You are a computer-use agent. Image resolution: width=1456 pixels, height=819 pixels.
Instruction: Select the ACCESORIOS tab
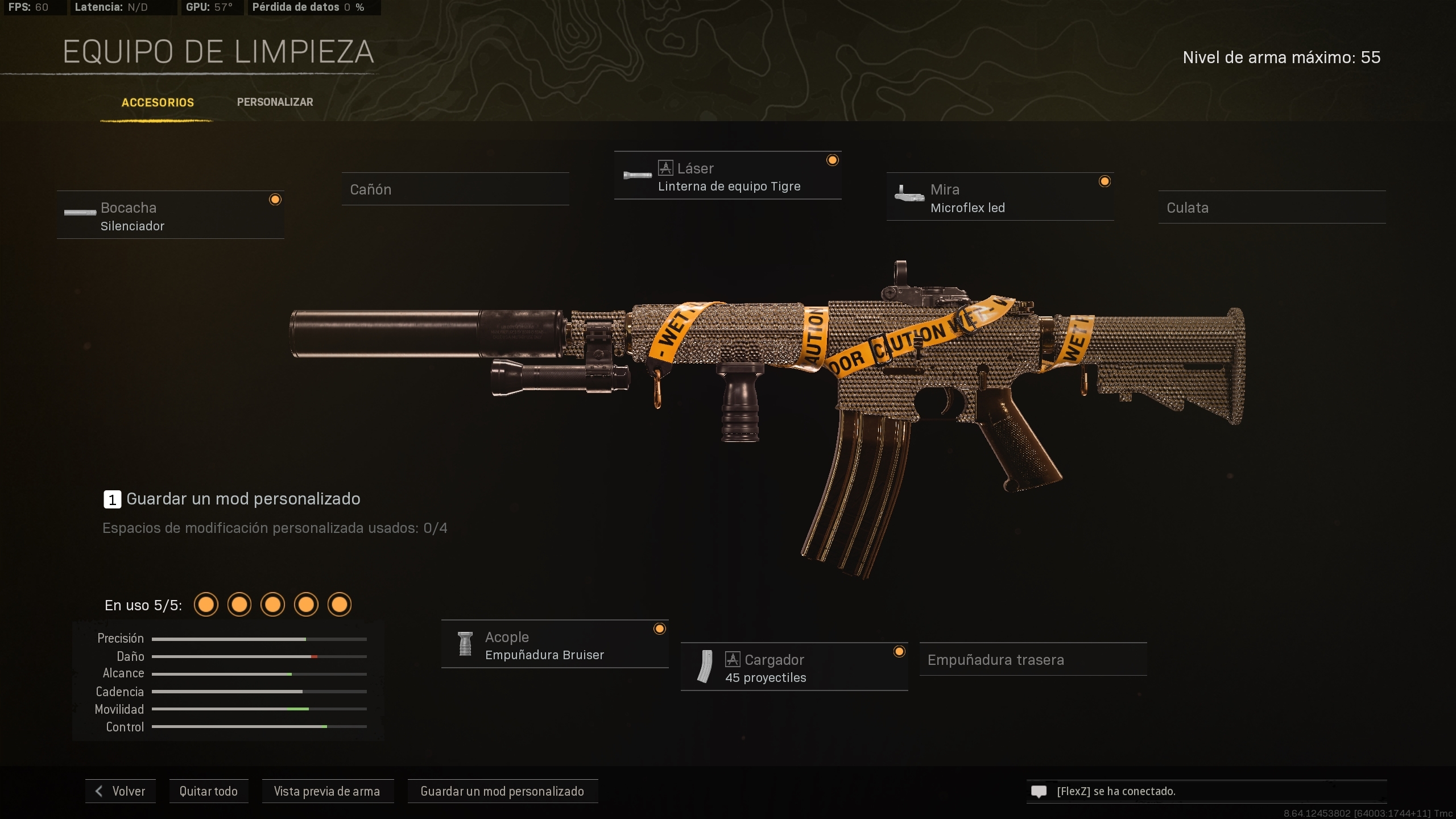coord(157,102)
